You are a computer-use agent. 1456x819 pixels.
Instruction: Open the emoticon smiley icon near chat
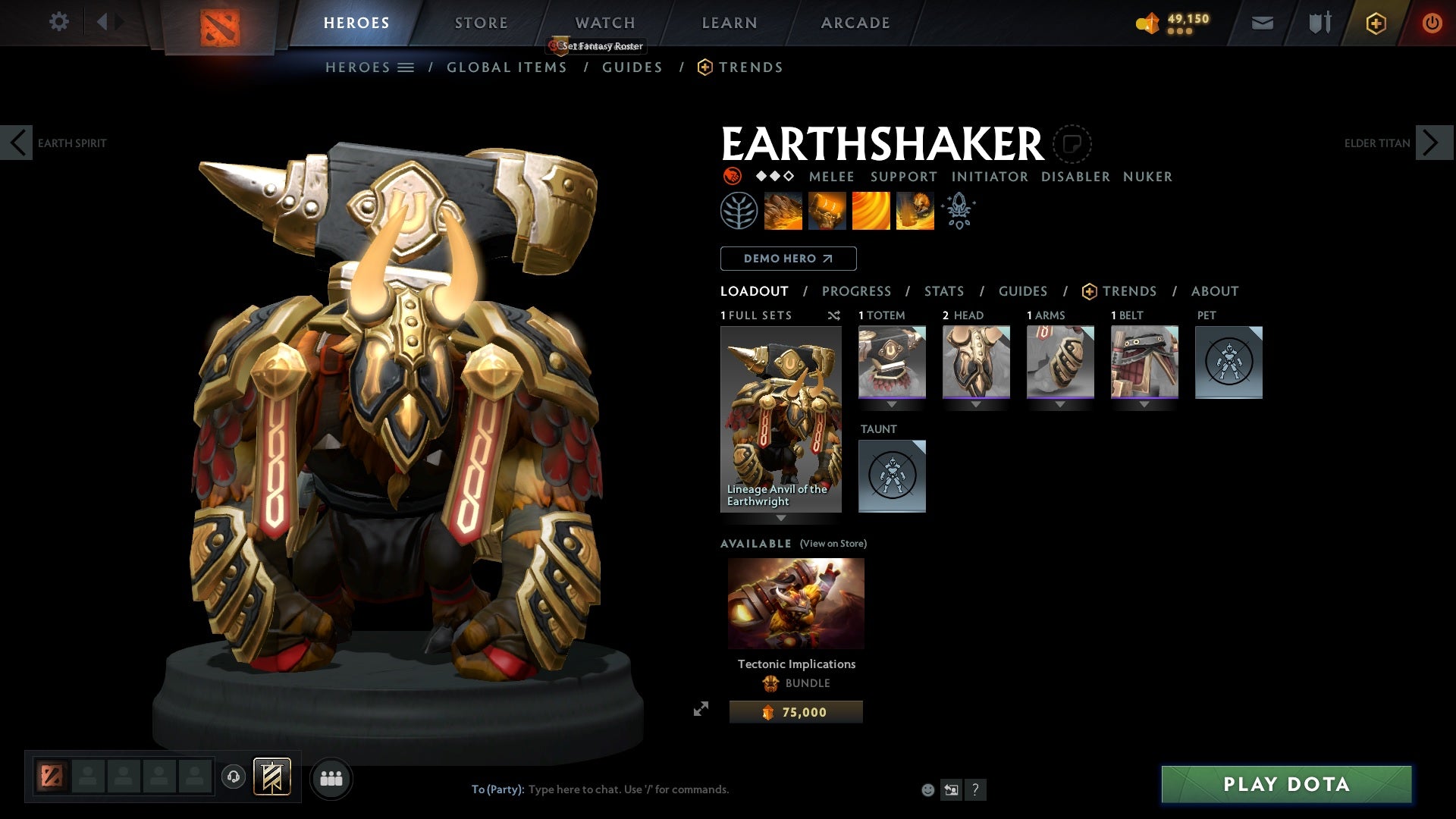[927, 789]
